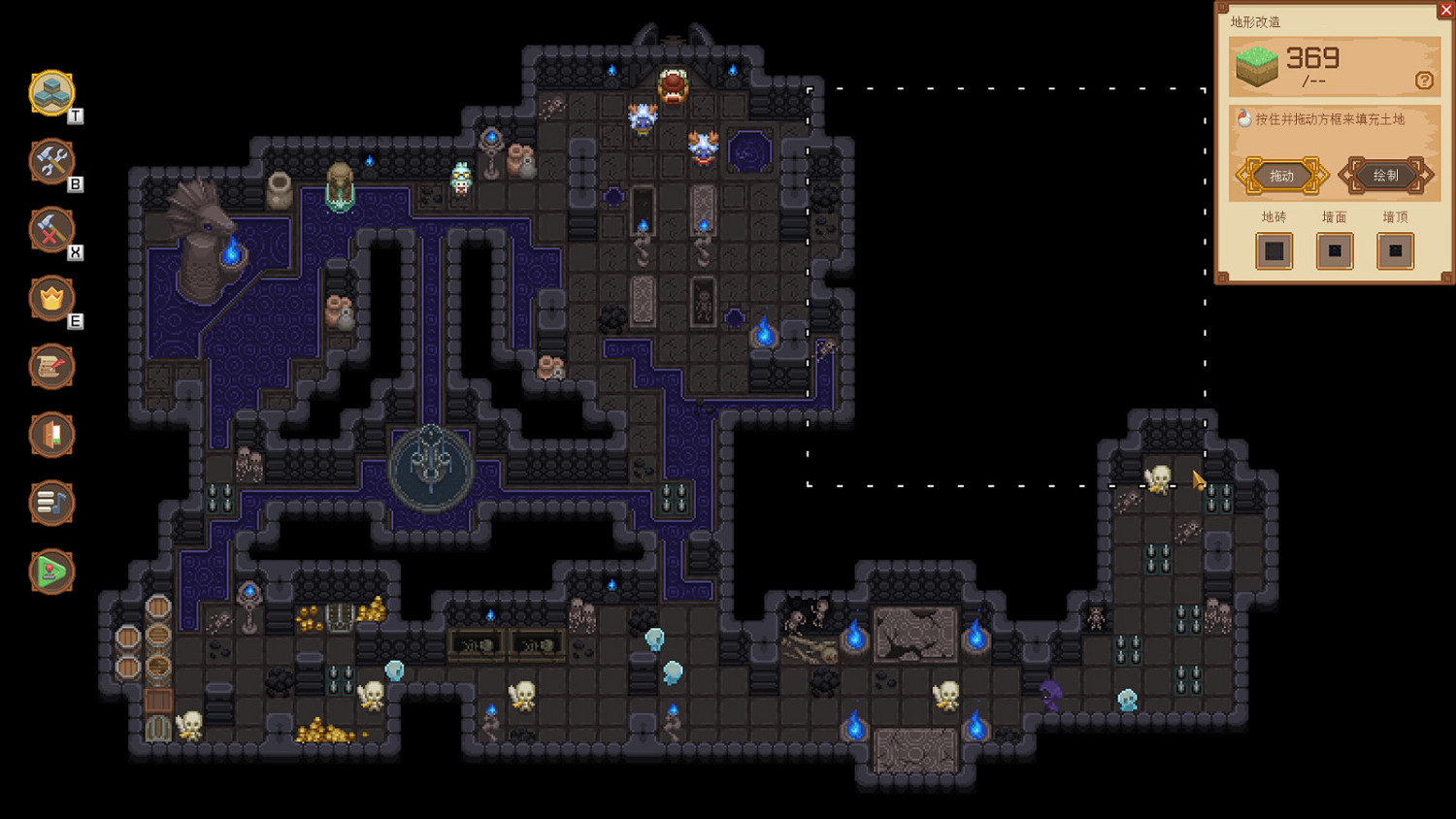Click the grass block resource icon showing 369

point(1257,68)
